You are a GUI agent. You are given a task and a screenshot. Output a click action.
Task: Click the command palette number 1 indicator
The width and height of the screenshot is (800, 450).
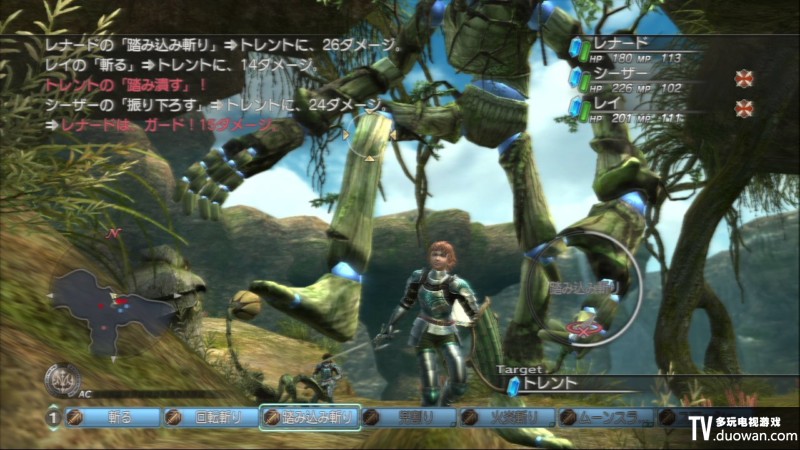click(52, 418)
